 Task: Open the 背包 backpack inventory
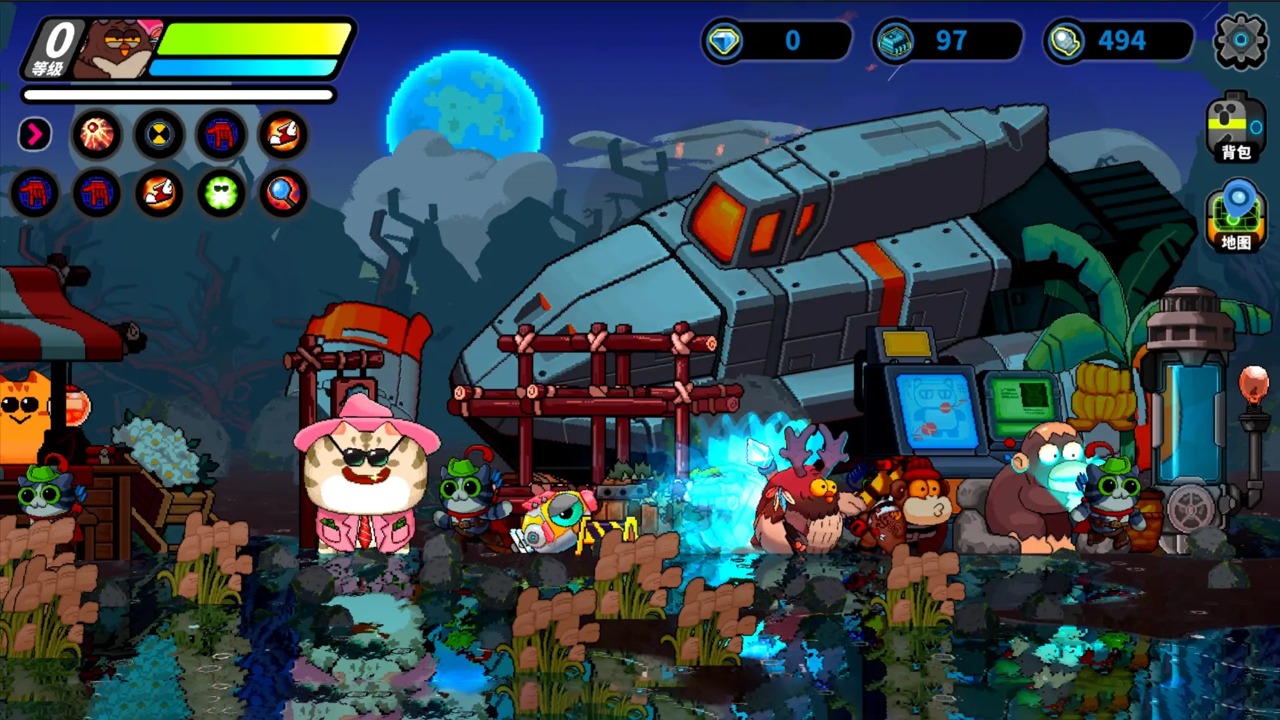(1236, 126)
